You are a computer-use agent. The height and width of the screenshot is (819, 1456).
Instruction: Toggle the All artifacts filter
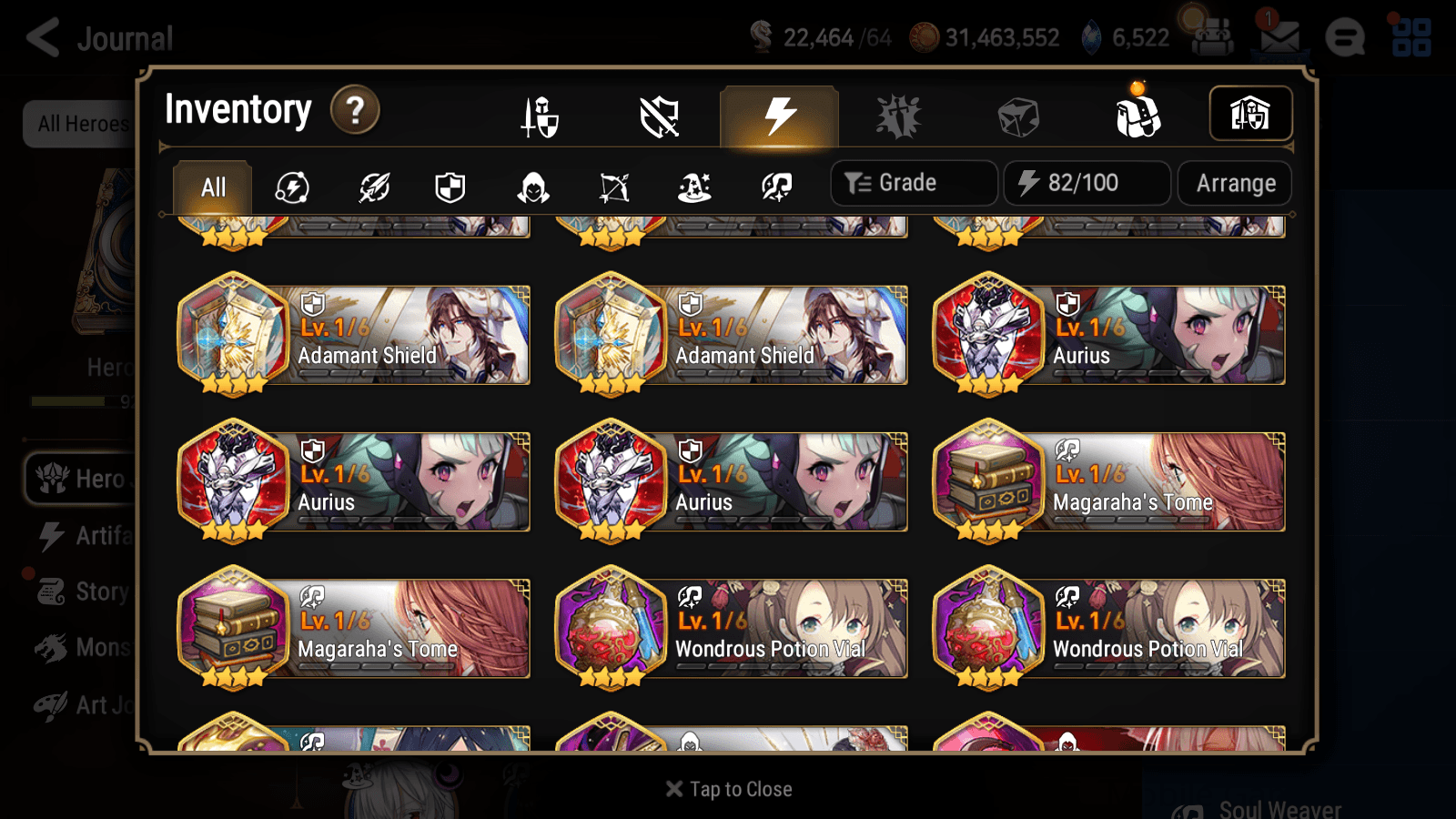point(211,187)
